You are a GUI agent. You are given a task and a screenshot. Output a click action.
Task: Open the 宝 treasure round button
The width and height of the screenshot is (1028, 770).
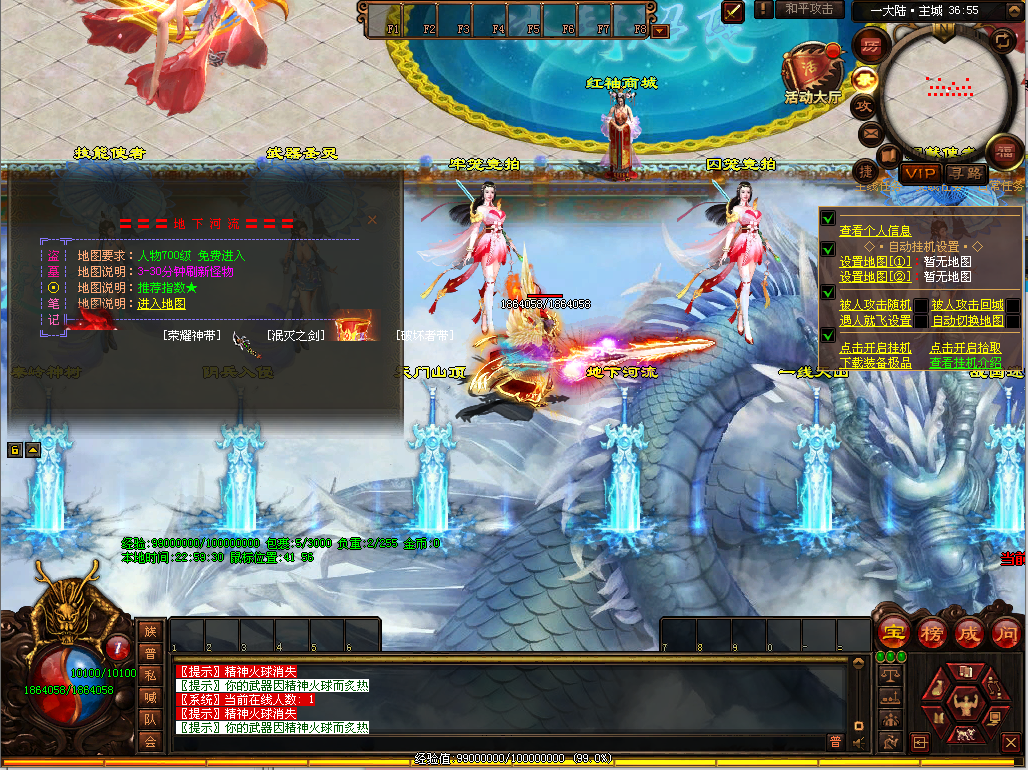[891, 633]
